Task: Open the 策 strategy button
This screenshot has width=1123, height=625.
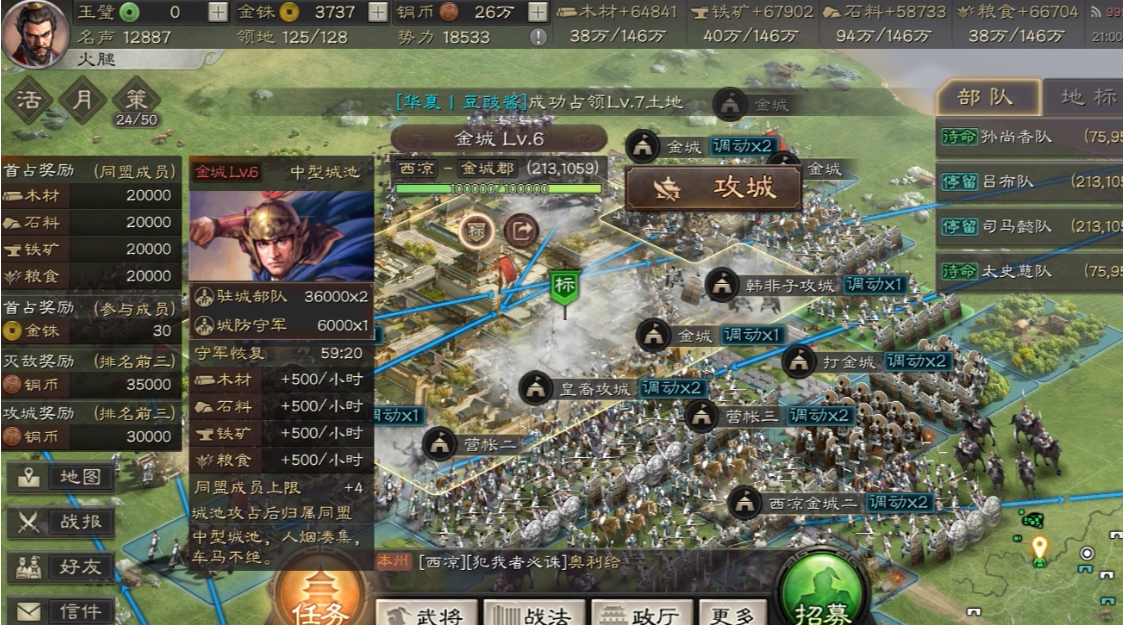Action: pyautogui.click(x=136, y=100)
